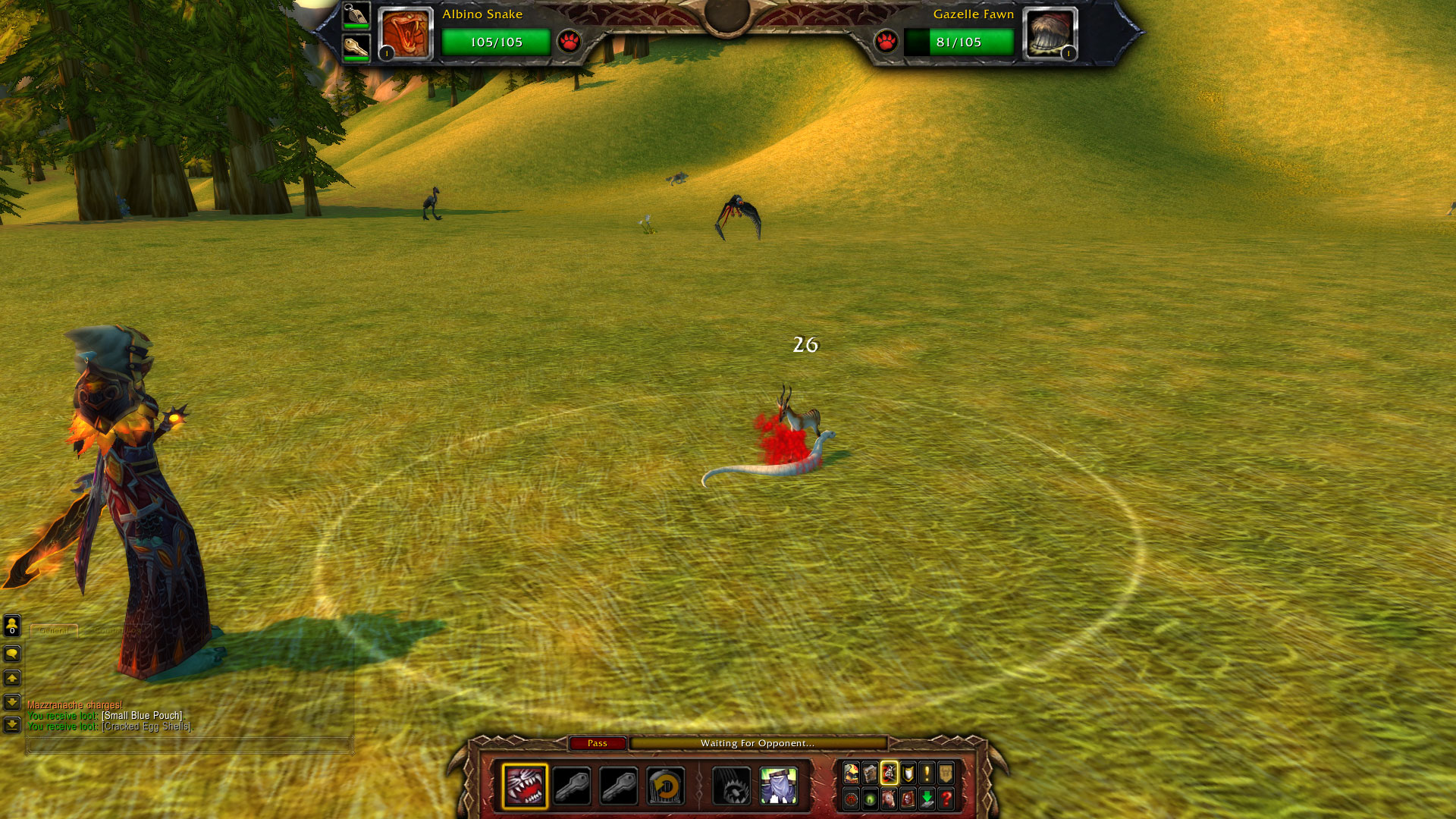The width and height of the screenshot is (1456, 819).
Task: Click the Small Blue Pouch loot link
Action: 142,716
